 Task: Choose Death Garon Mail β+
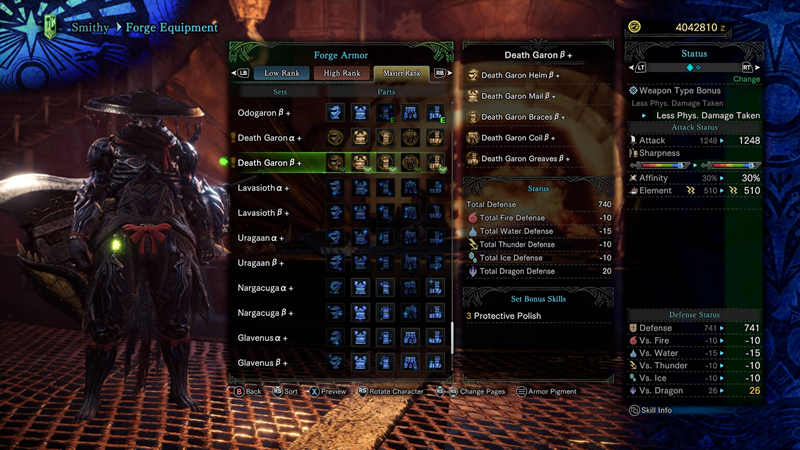coord(518,96)
